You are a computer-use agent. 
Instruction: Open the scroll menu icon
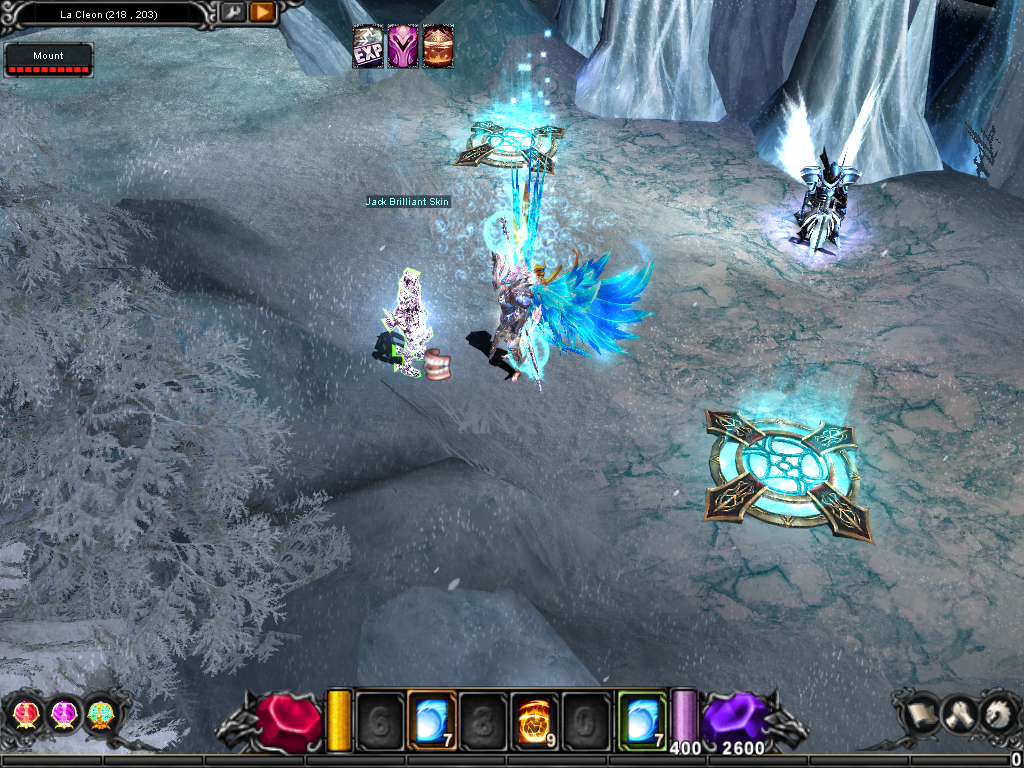pyautogui.click(x=920, y=713)
